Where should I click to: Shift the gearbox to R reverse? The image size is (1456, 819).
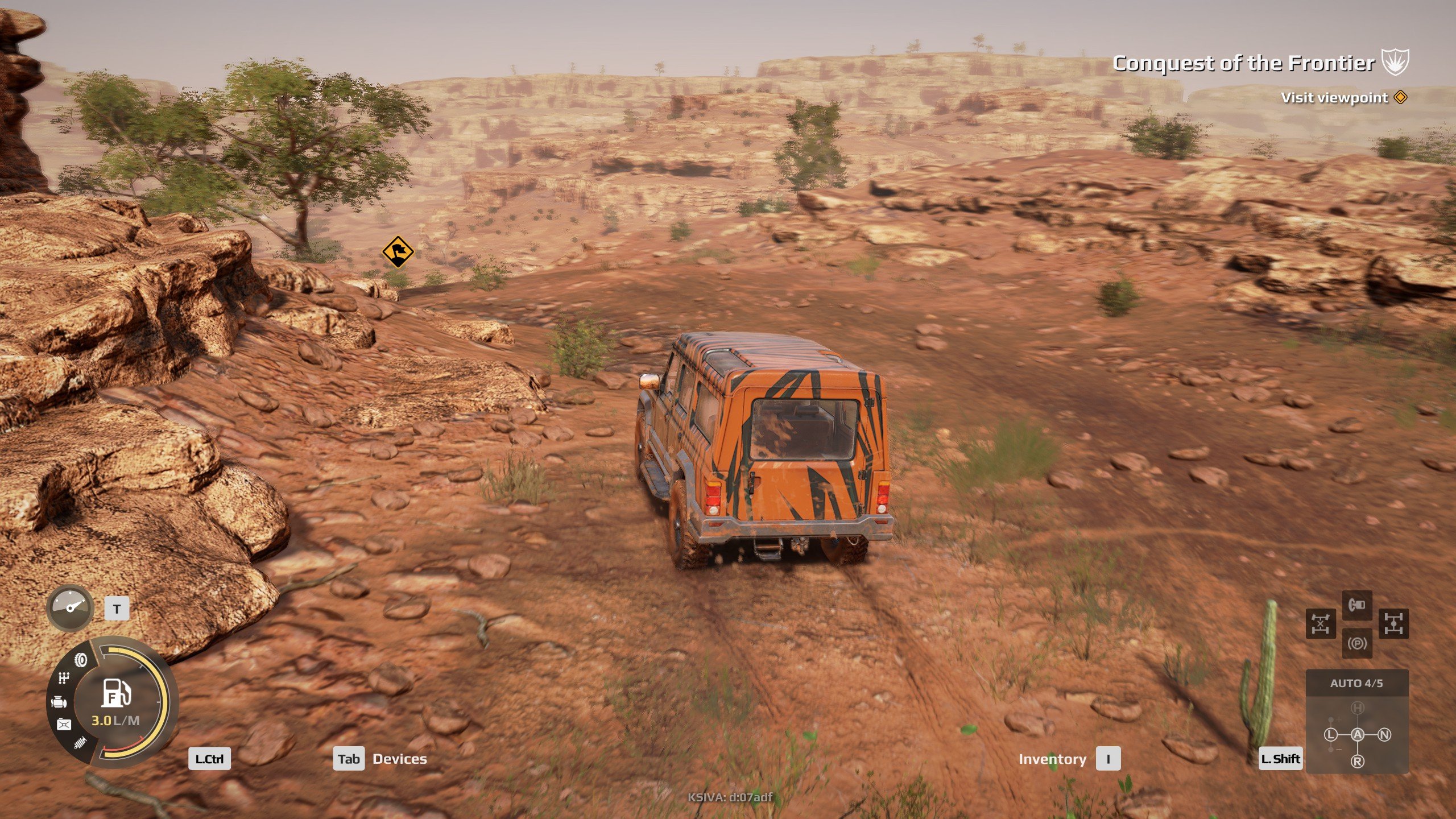coord(1358,762)
